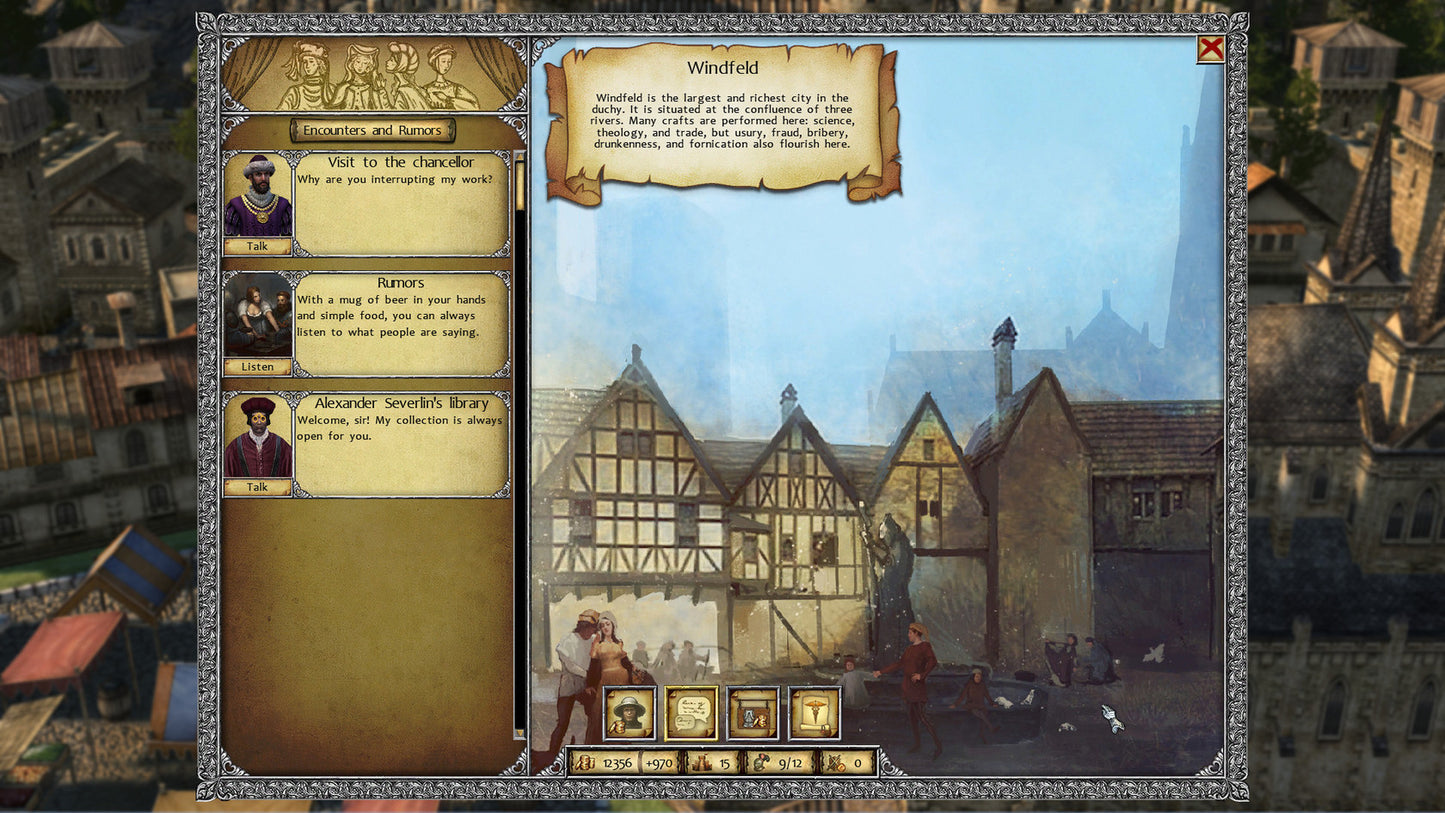
Task: Select the speech bubbles encounters icon
Action: pyautogui.click(x=690, y=712)
